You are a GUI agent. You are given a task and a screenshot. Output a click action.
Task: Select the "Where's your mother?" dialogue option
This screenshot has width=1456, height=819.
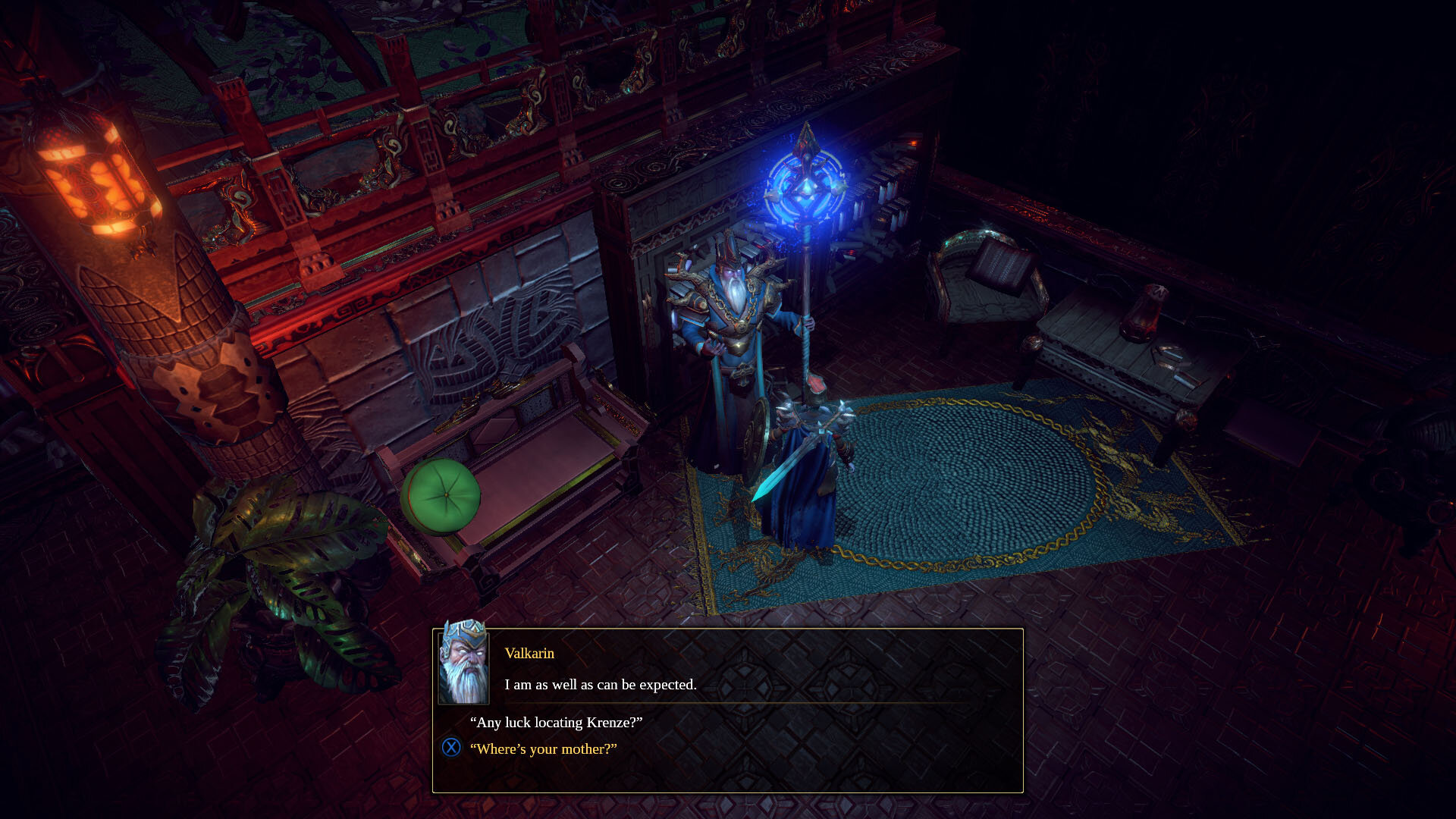coord(543,748)
